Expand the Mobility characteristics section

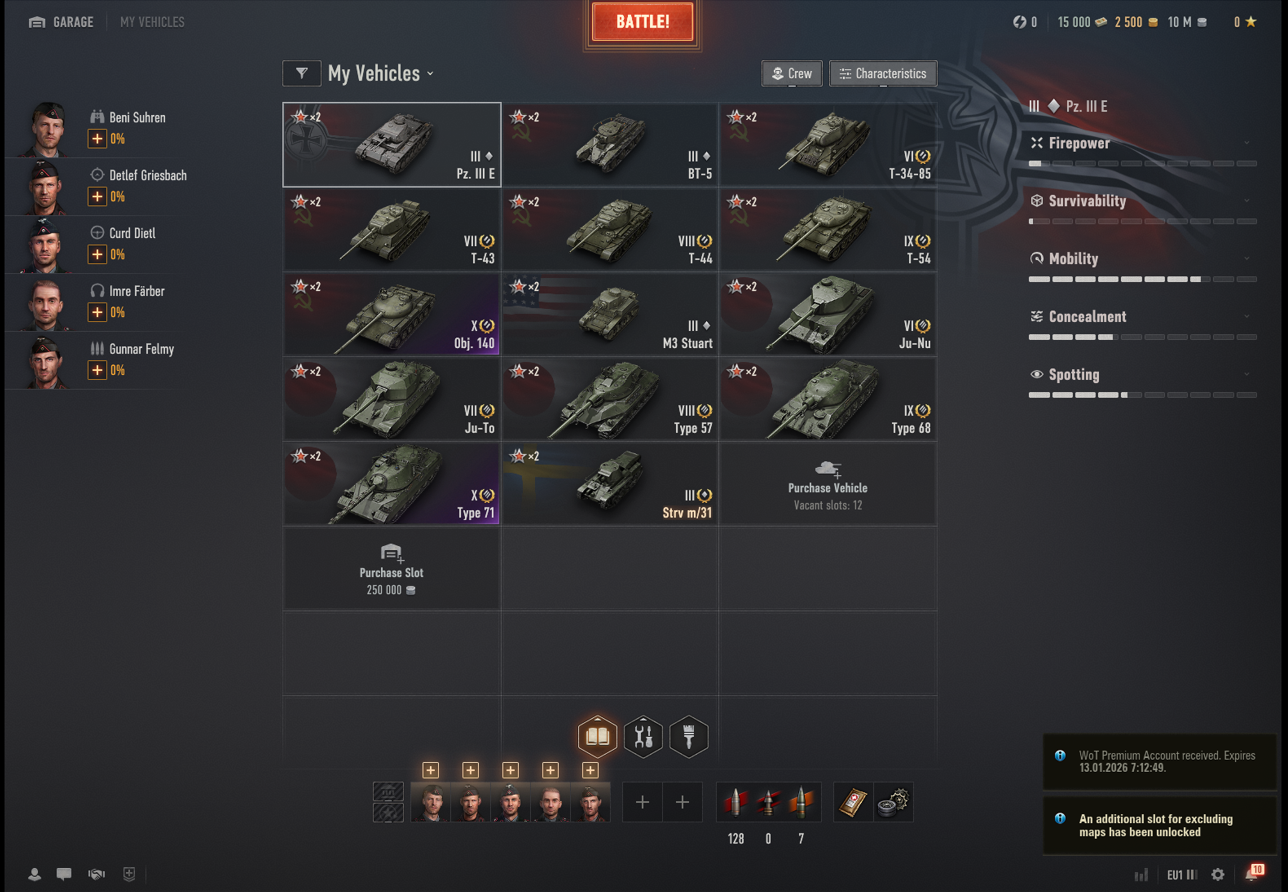(1141, 259)
